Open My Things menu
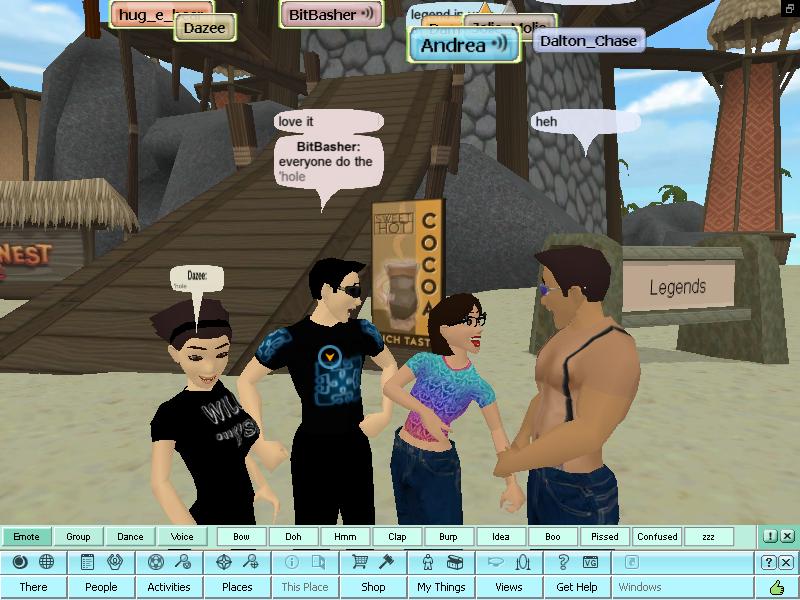This screenshot has height=600, width=800. tap(441, 587)
